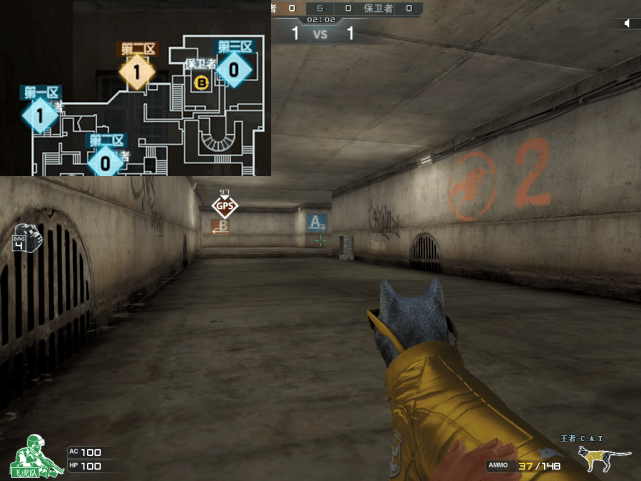
Task: Select the orange 第二区 zone marker
Action: pyautogui.click(x=137, y=71)
